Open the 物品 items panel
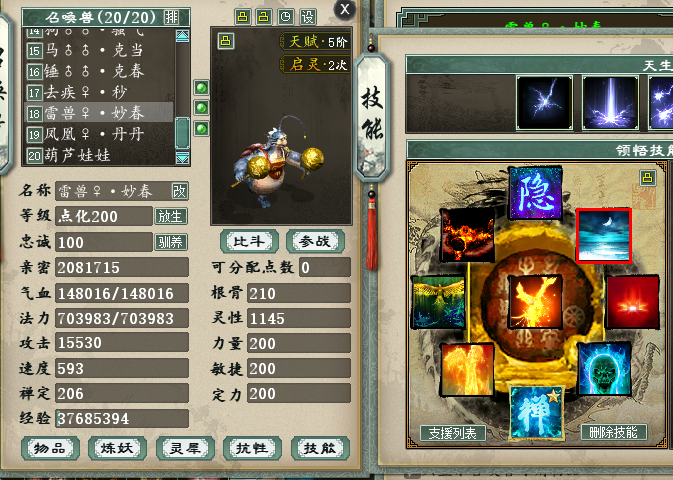Viewport: 673px width, 480px height. point(50,449)
